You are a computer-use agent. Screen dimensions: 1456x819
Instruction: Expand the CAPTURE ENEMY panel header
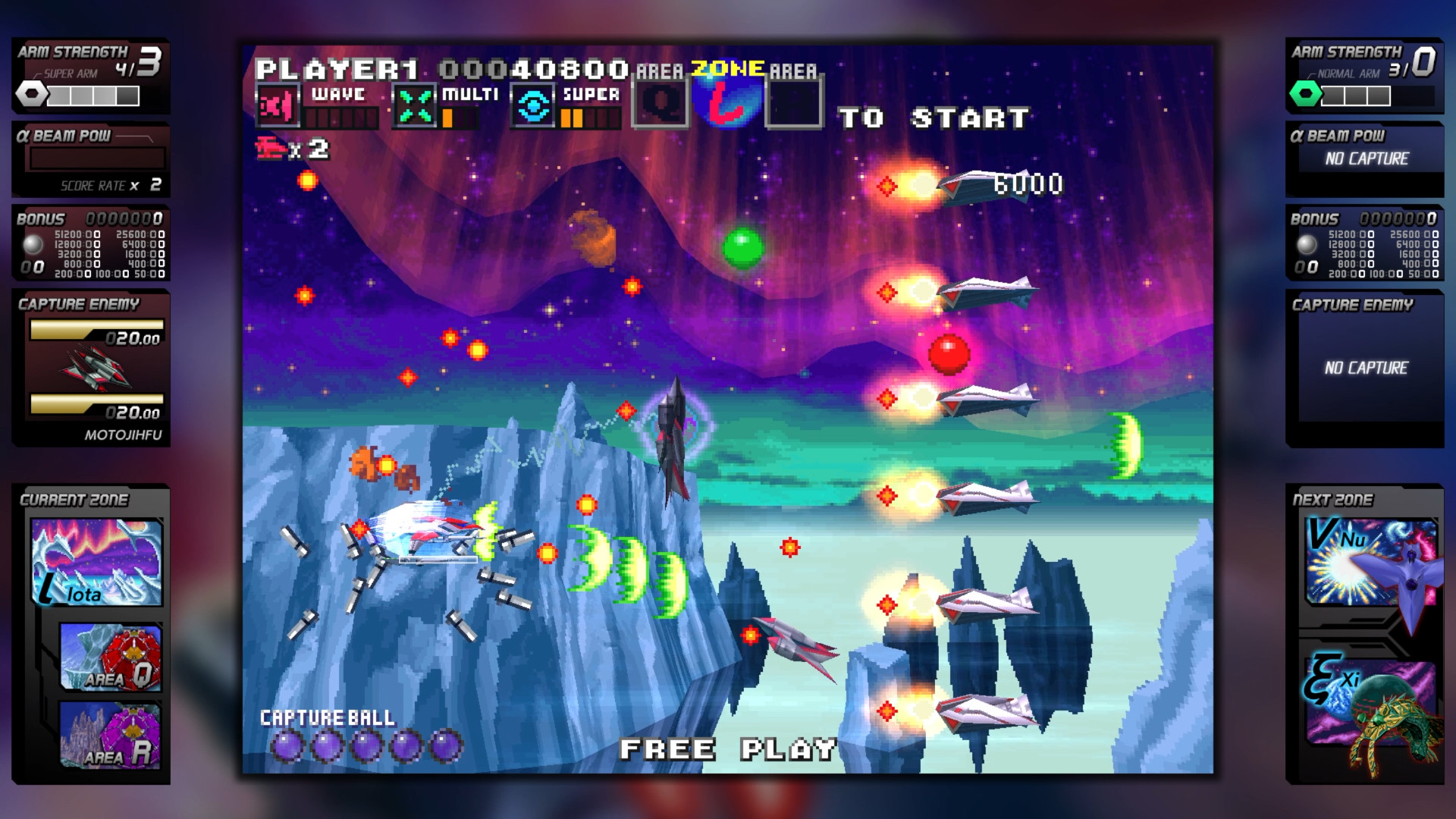tap(78, 303)
